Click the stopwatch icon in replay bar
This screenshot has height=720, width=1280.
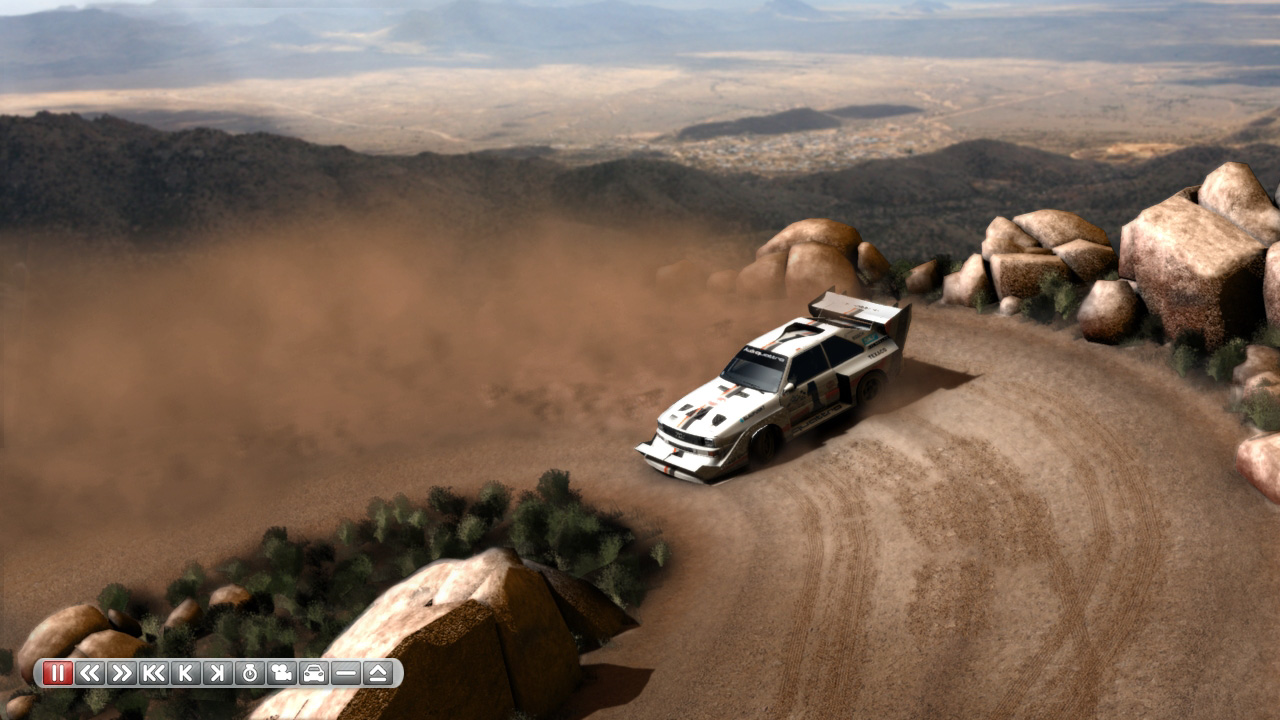(x=250, y=673)
